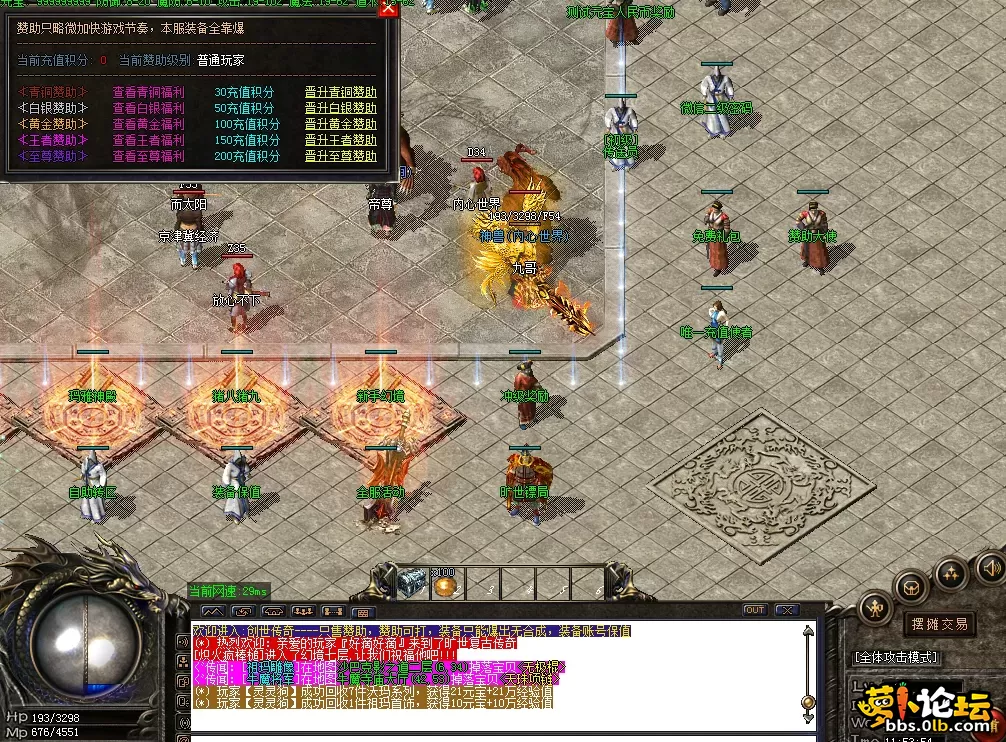Viewport: 1006px width, 742px height.
Task: Open the character equipment round icon
Action: 876,607
